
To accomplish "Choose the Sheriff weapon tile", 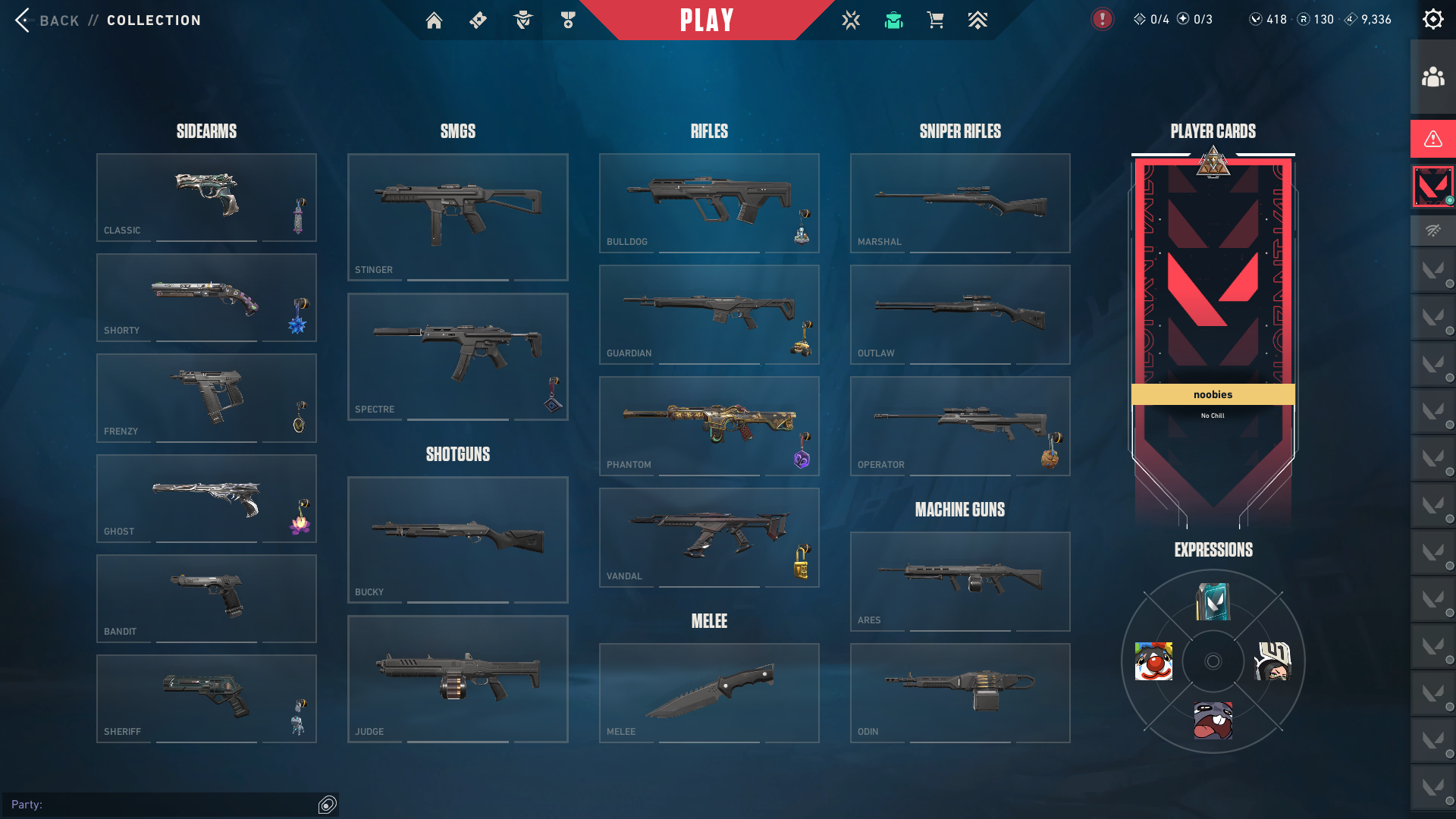I will (x=206, y=698).
